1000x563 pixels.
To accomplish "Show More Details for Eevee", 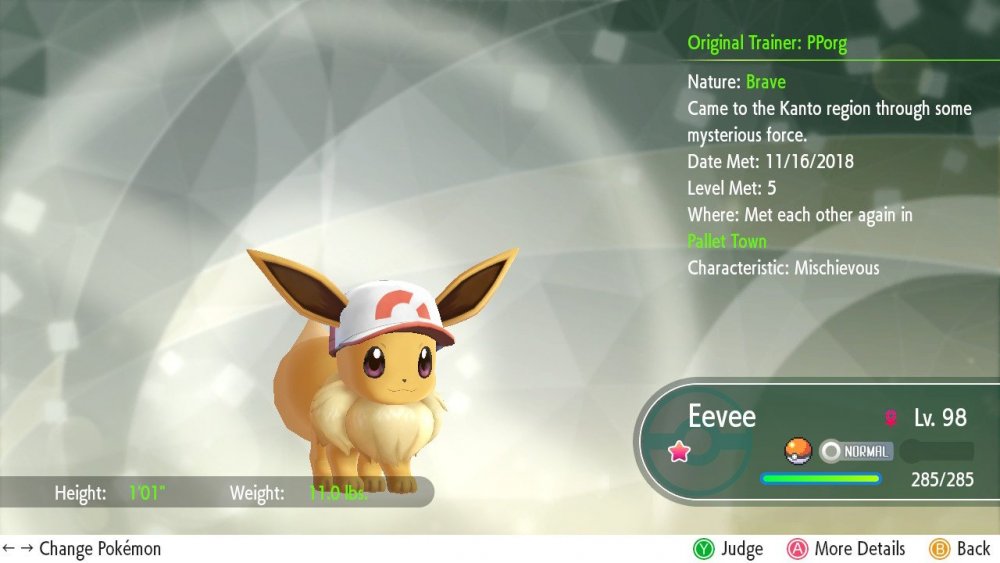I will 846,549.
